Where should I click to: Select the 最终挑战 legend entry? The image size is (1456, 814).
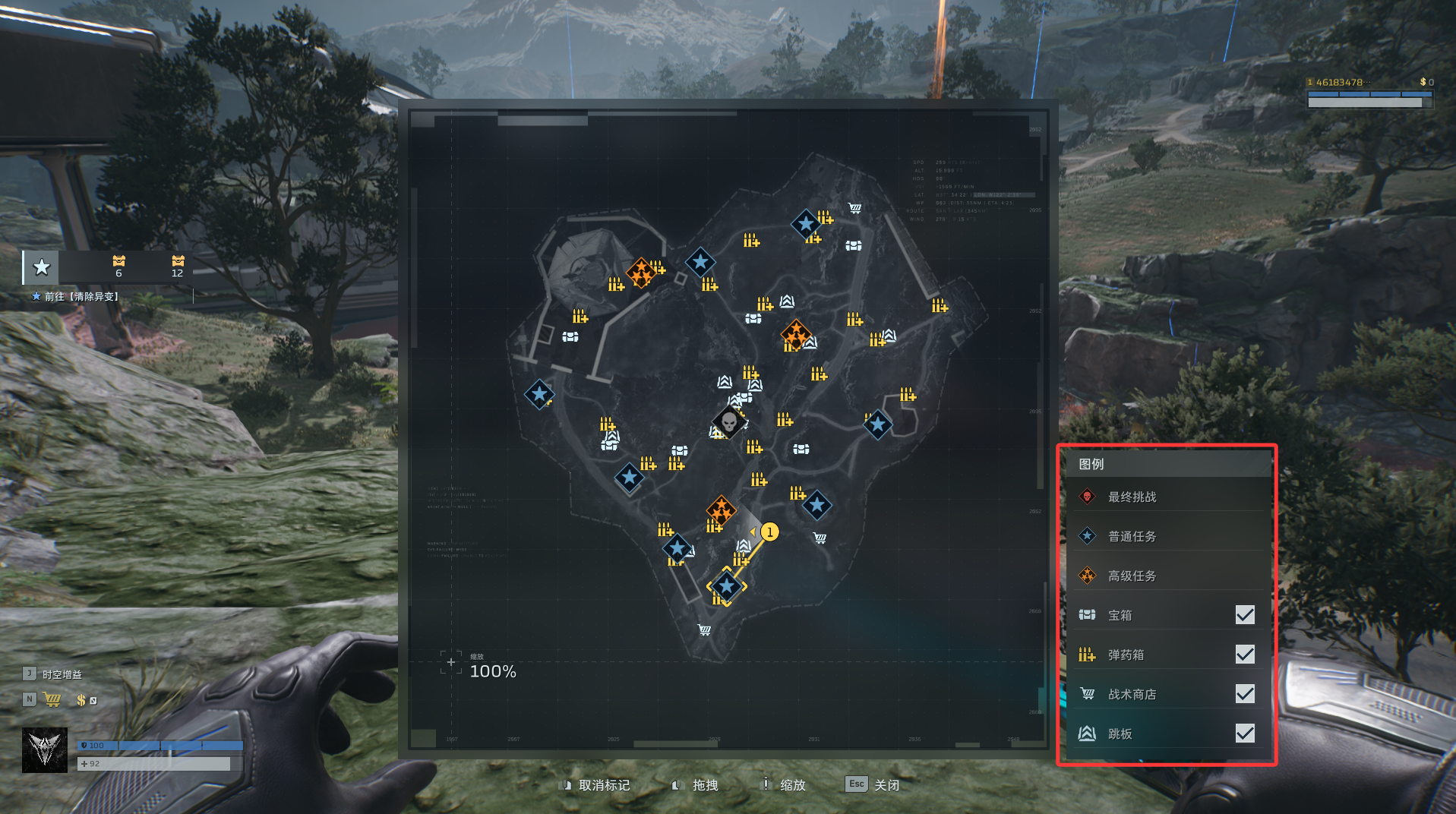1131,497
